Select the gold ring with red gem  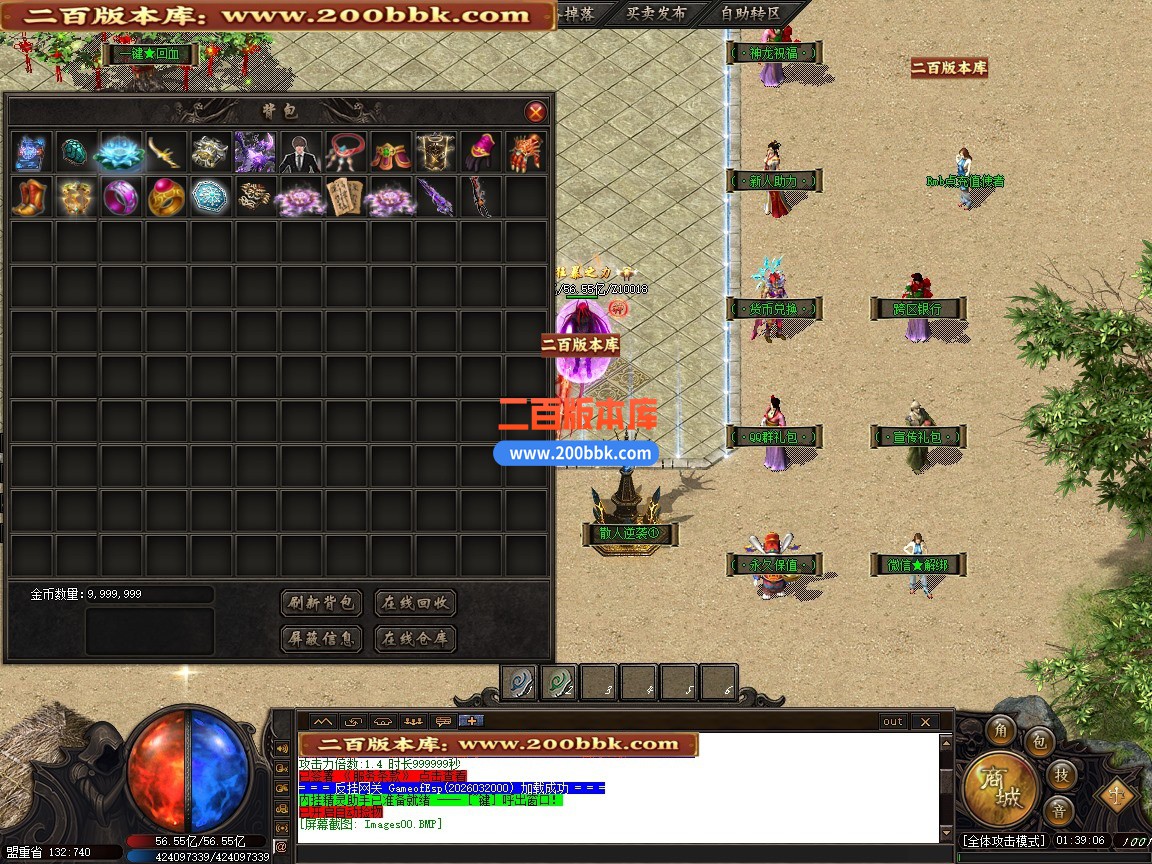tap(165, 197)
